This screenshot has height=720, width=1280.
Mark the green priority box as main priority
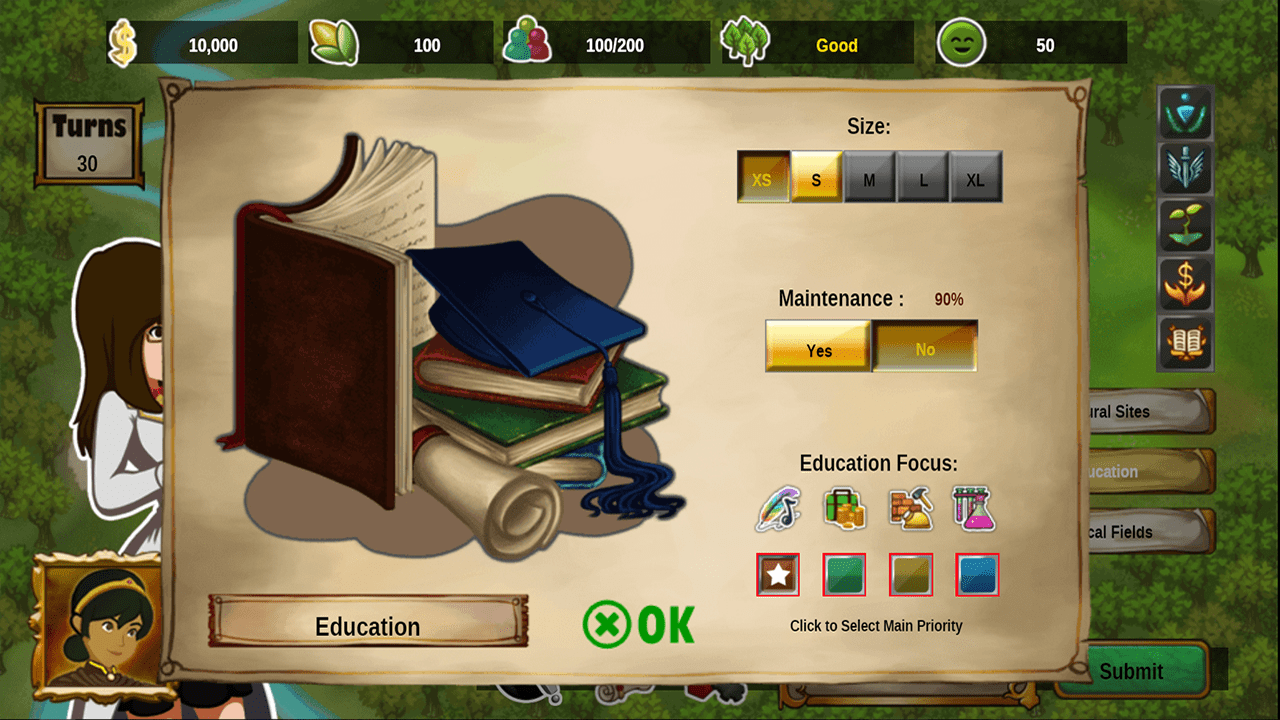pos(844,575)
